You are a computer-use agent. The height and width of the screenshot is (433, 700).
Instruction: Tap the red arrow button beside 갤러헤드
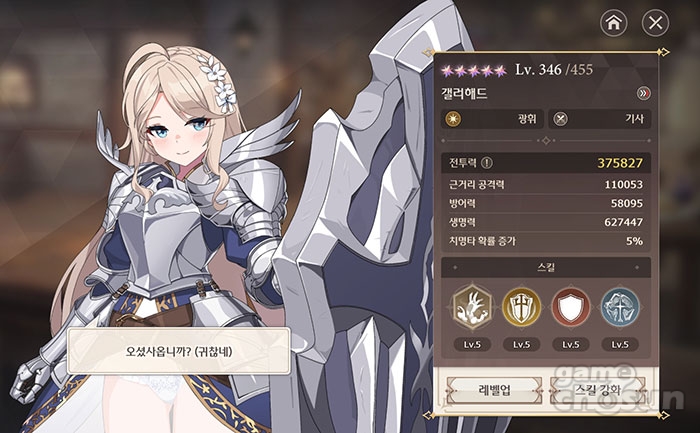[643, 93]
